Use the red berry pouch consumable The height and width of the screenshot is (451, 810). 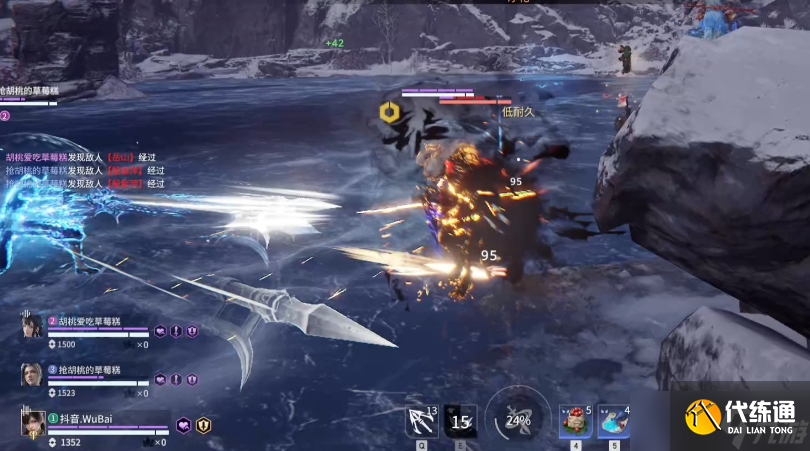point(575,421)
